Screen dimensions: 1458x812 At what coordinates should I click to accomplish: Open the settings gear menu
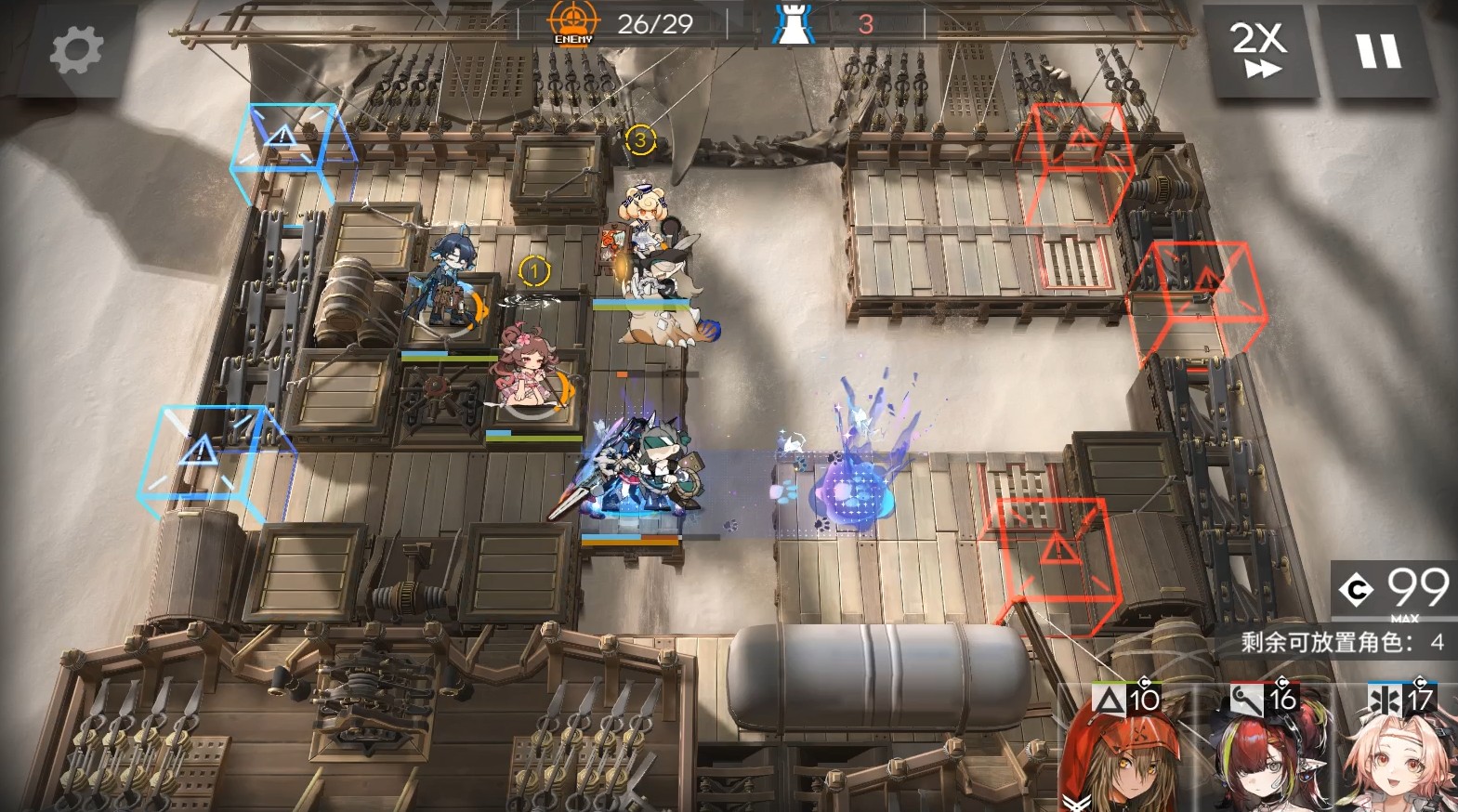click(x=75, y=50)
